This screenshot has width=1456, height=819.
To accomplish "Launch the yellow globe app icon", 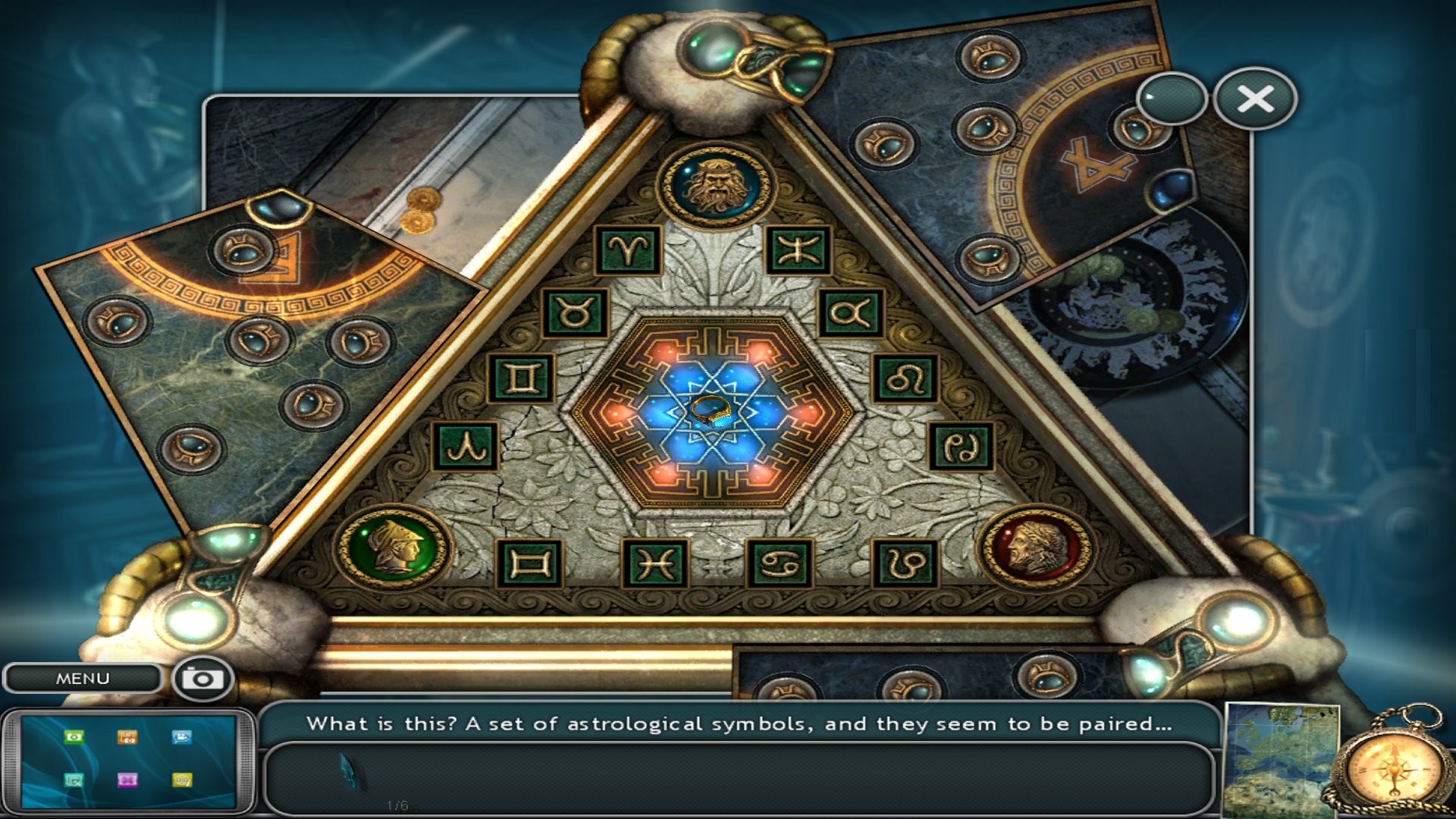I will coord(183,780).
